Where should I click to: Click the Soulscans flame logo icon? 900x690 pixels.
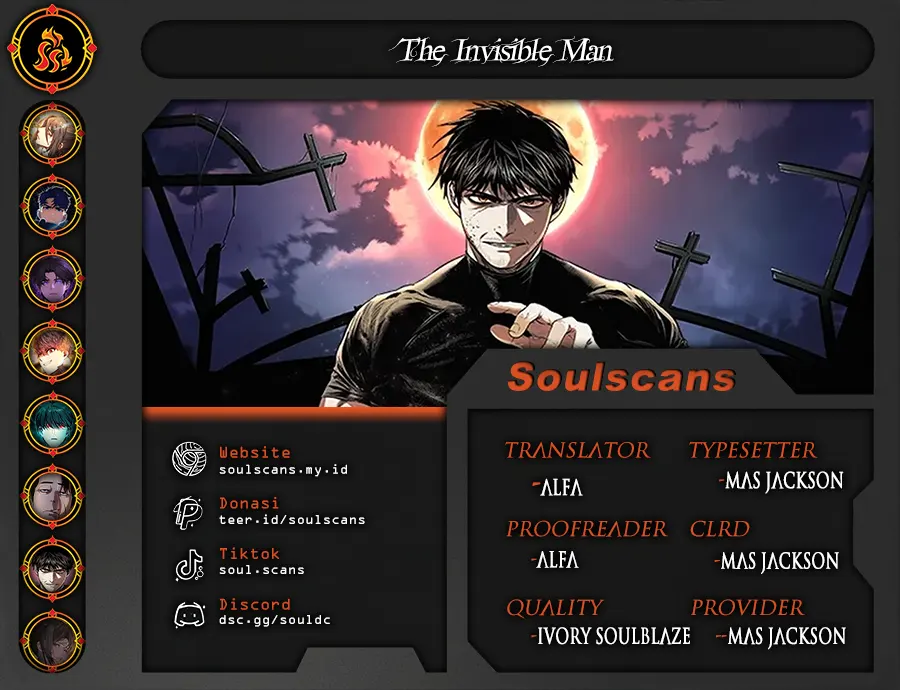52,52
